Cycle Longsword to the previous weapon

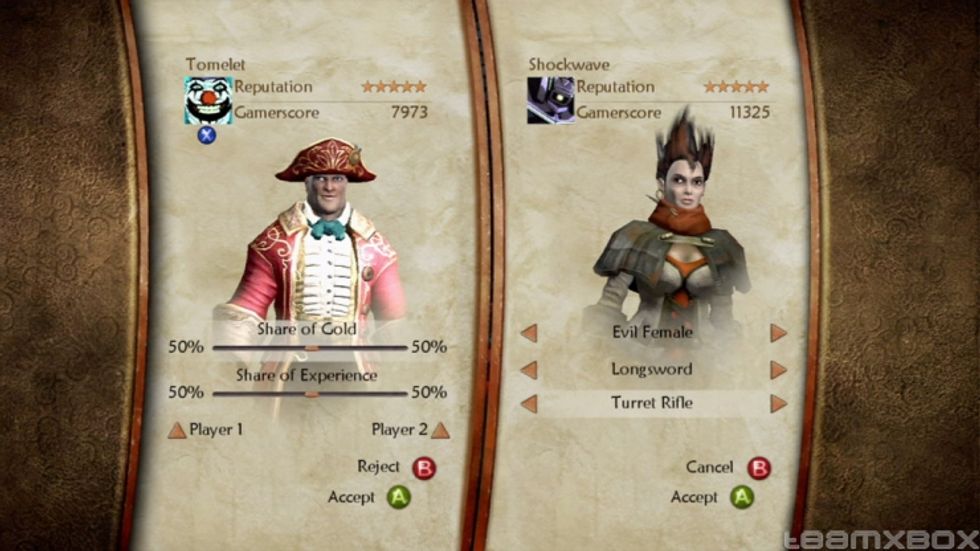pyautogui.click(x=530, y=370)
